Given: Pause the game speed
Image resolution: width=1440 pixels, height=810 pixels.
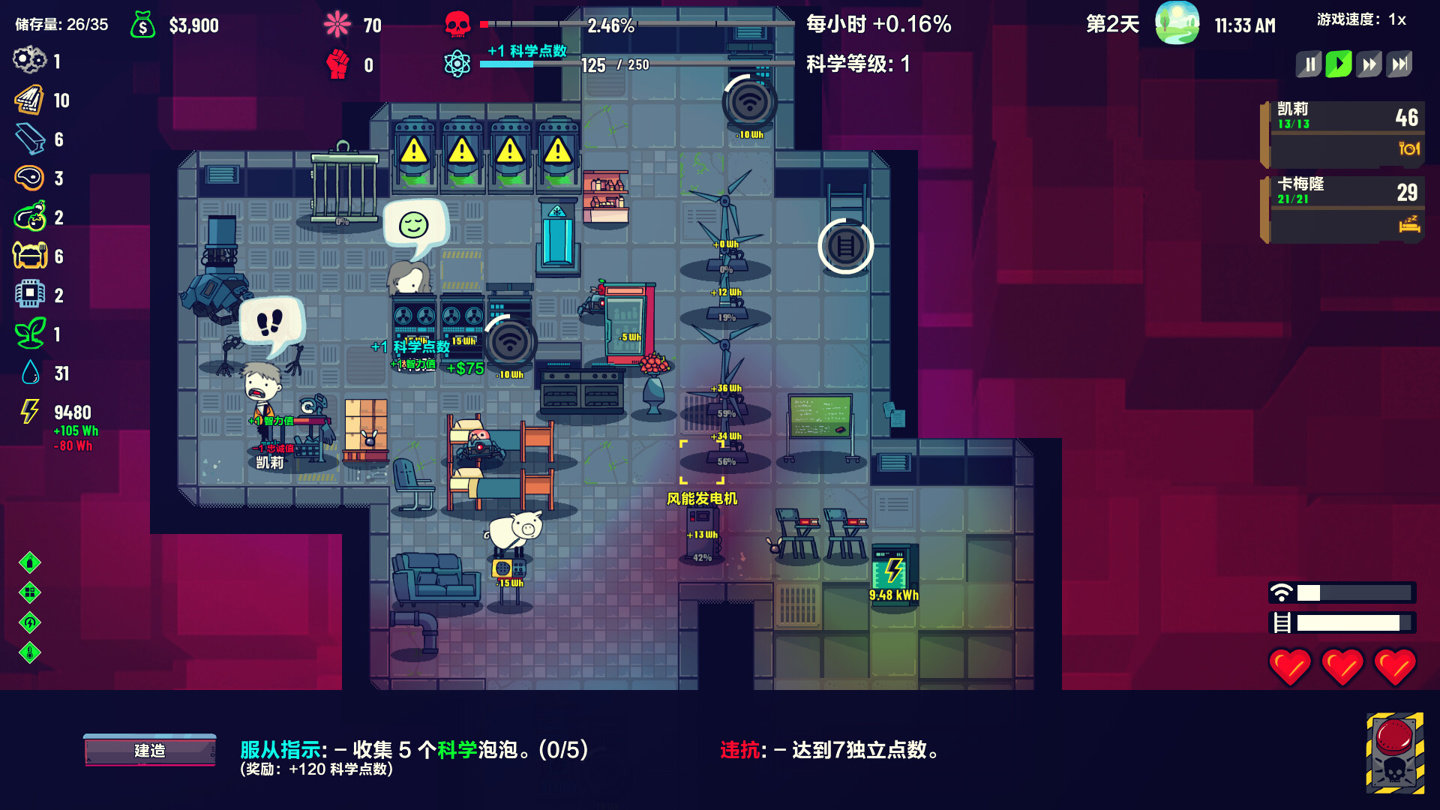Looking at the screenshot, I should (x=1308, y=65).
